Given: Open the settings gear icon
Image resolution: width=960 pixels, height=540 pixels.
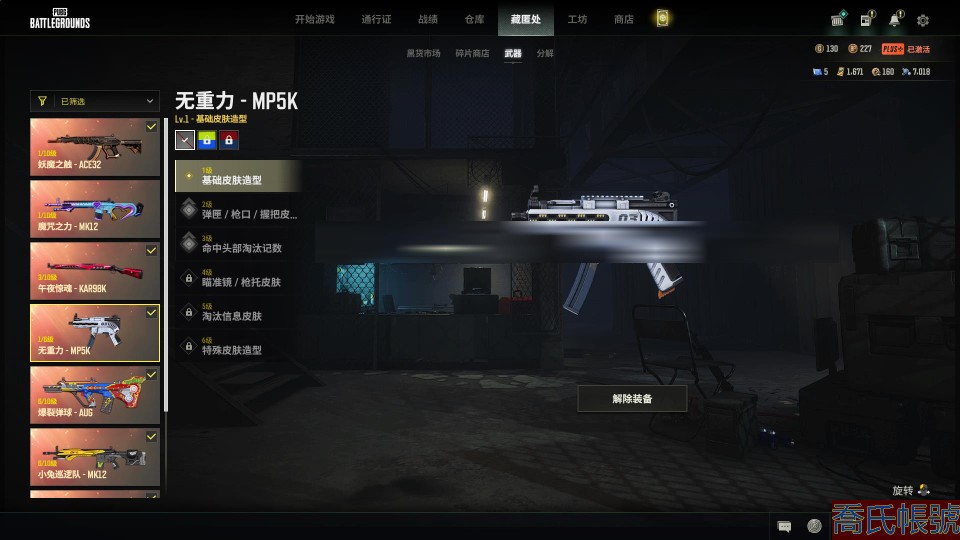Looking at the screenshot, I should click(923, 20).
